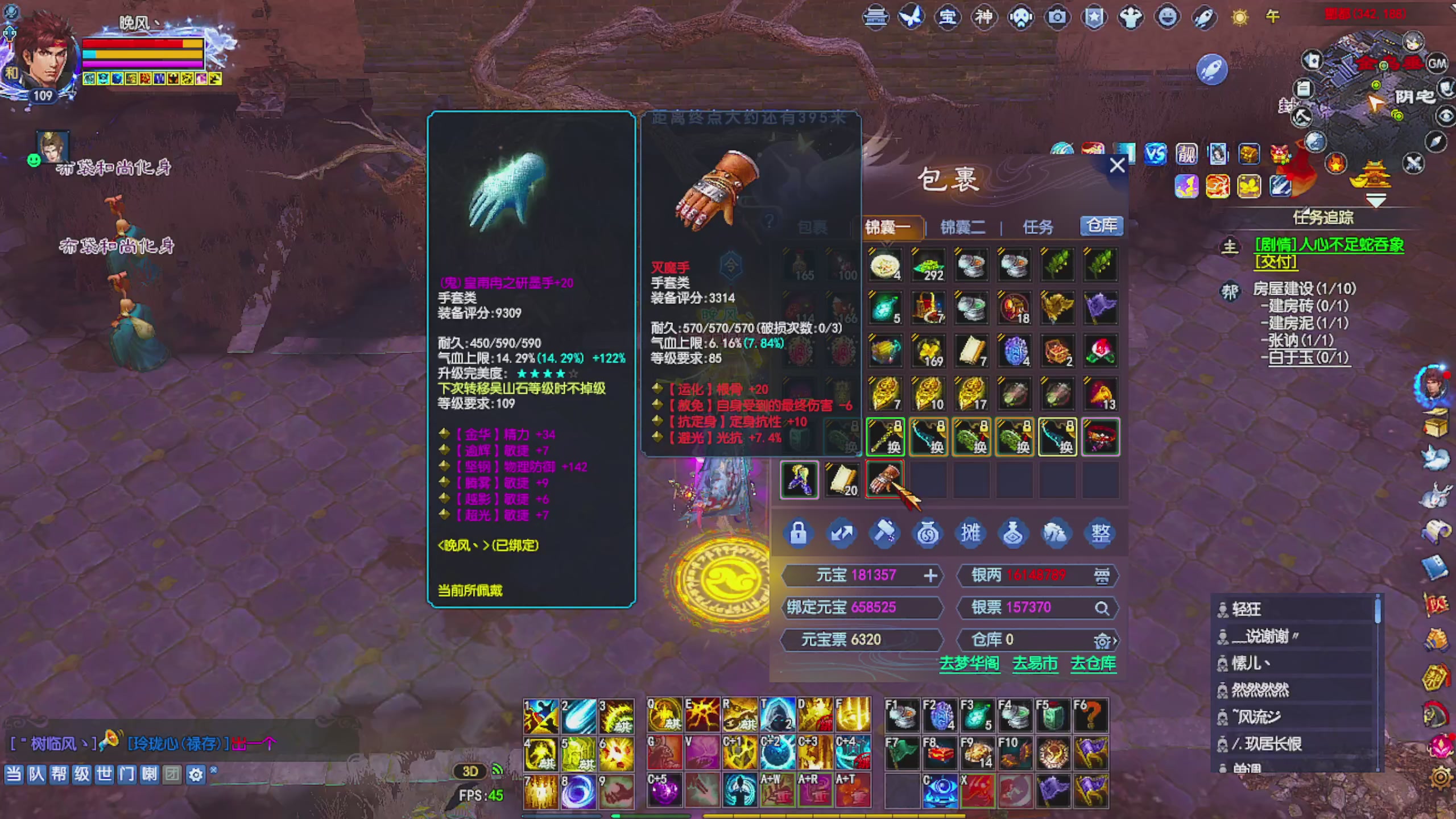Open the 宝 treasure icon at the top

[949, 17]
